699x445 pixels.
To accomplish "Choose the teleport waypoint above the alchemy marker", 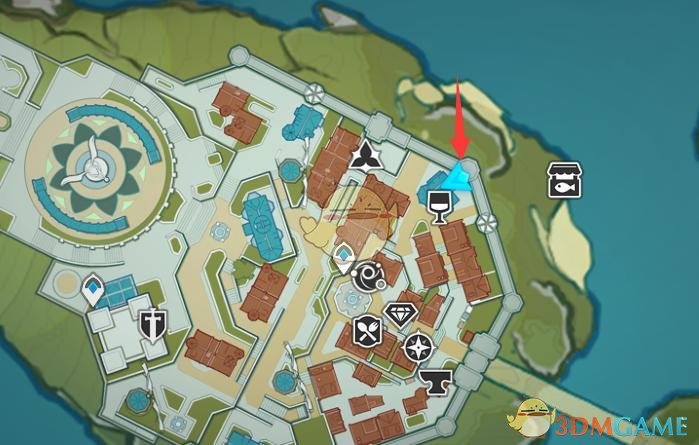I will click(x=343, y=256).
